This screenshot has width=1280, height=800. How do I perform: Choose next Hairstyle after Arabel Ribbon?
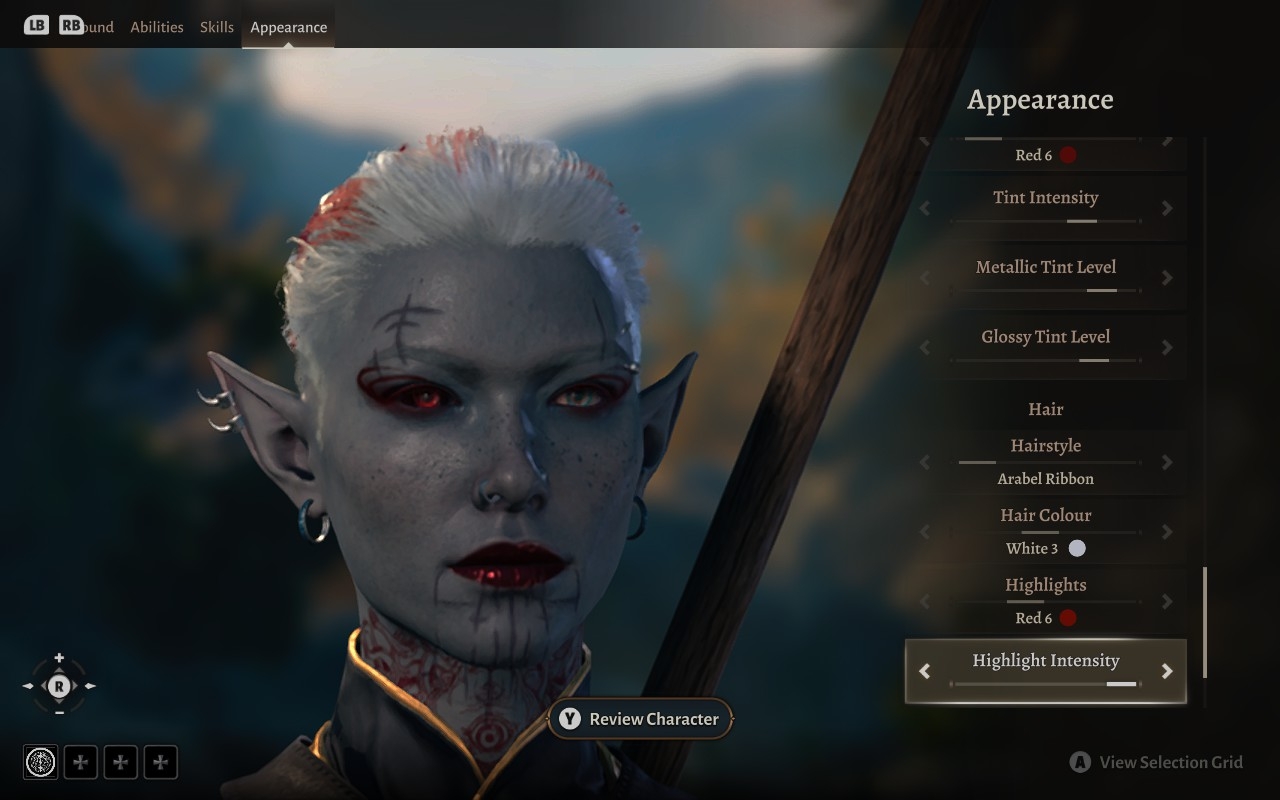[x=1166, y=462]
